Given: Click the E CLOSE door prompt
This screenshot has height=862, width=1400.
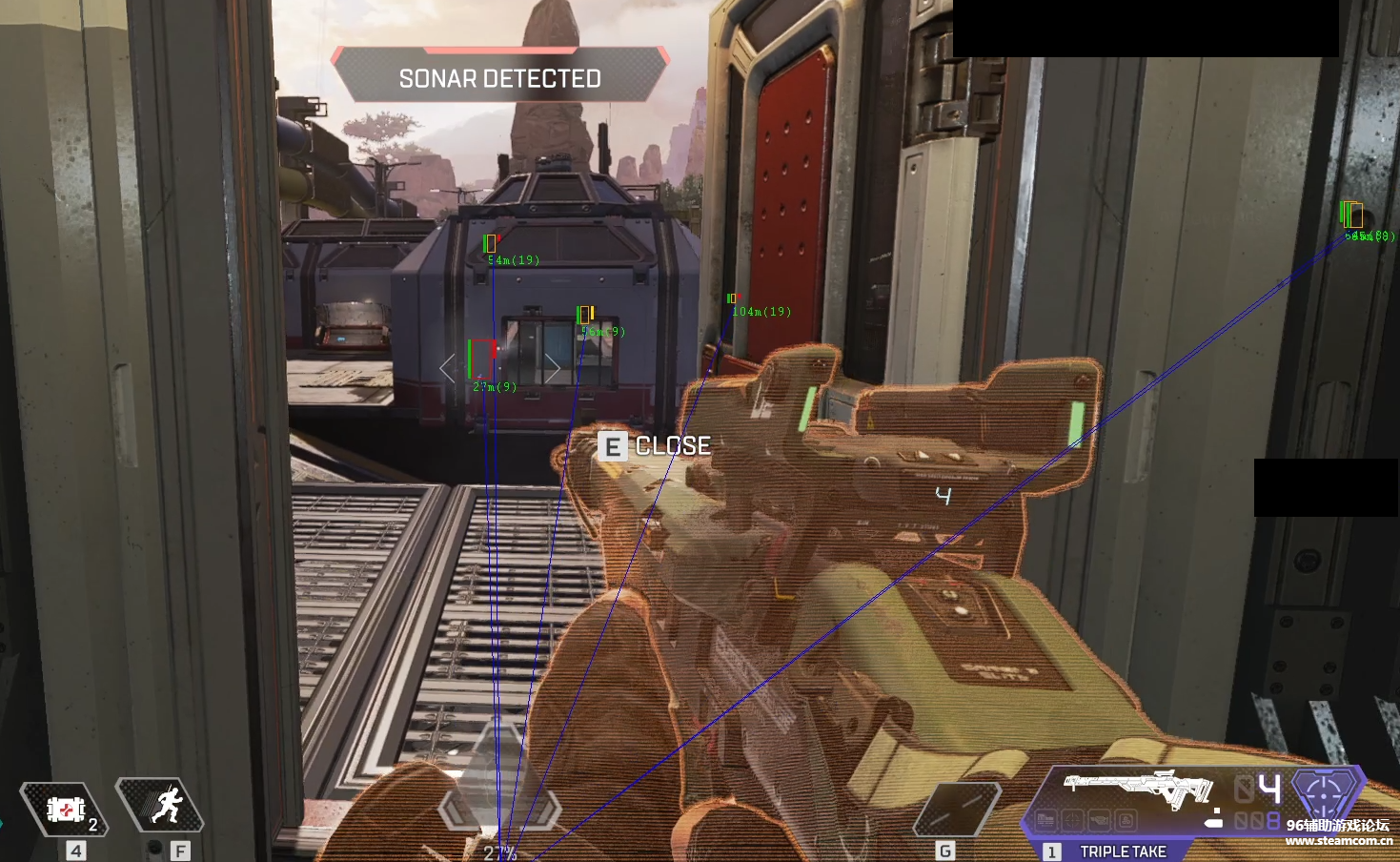Looking at the screenshot, I should click(x=653, y=445).
